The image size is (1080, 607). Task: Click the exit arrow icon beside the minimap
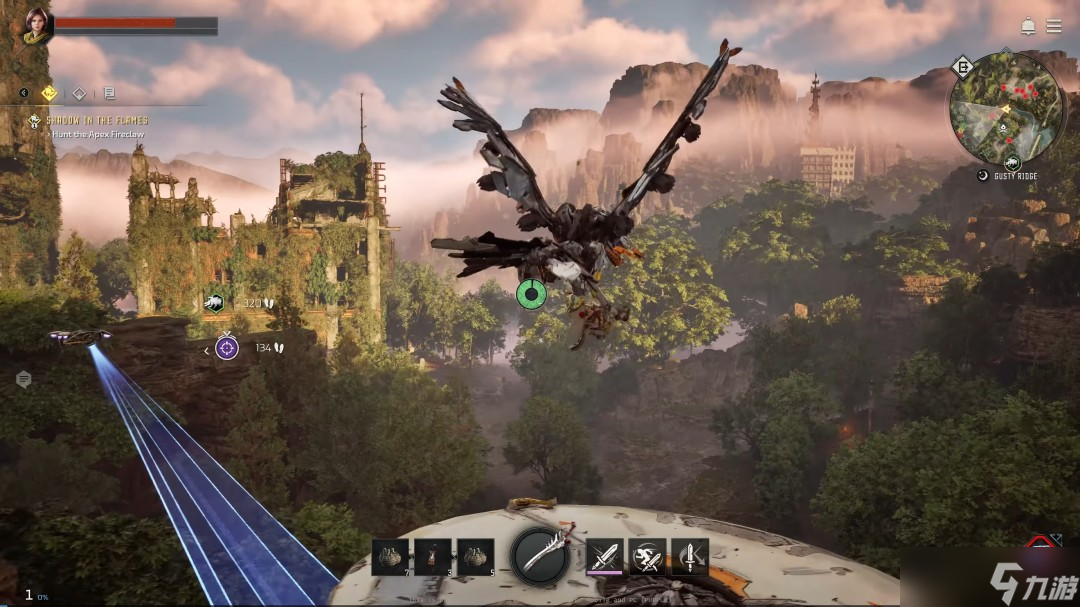coord(962,68)
